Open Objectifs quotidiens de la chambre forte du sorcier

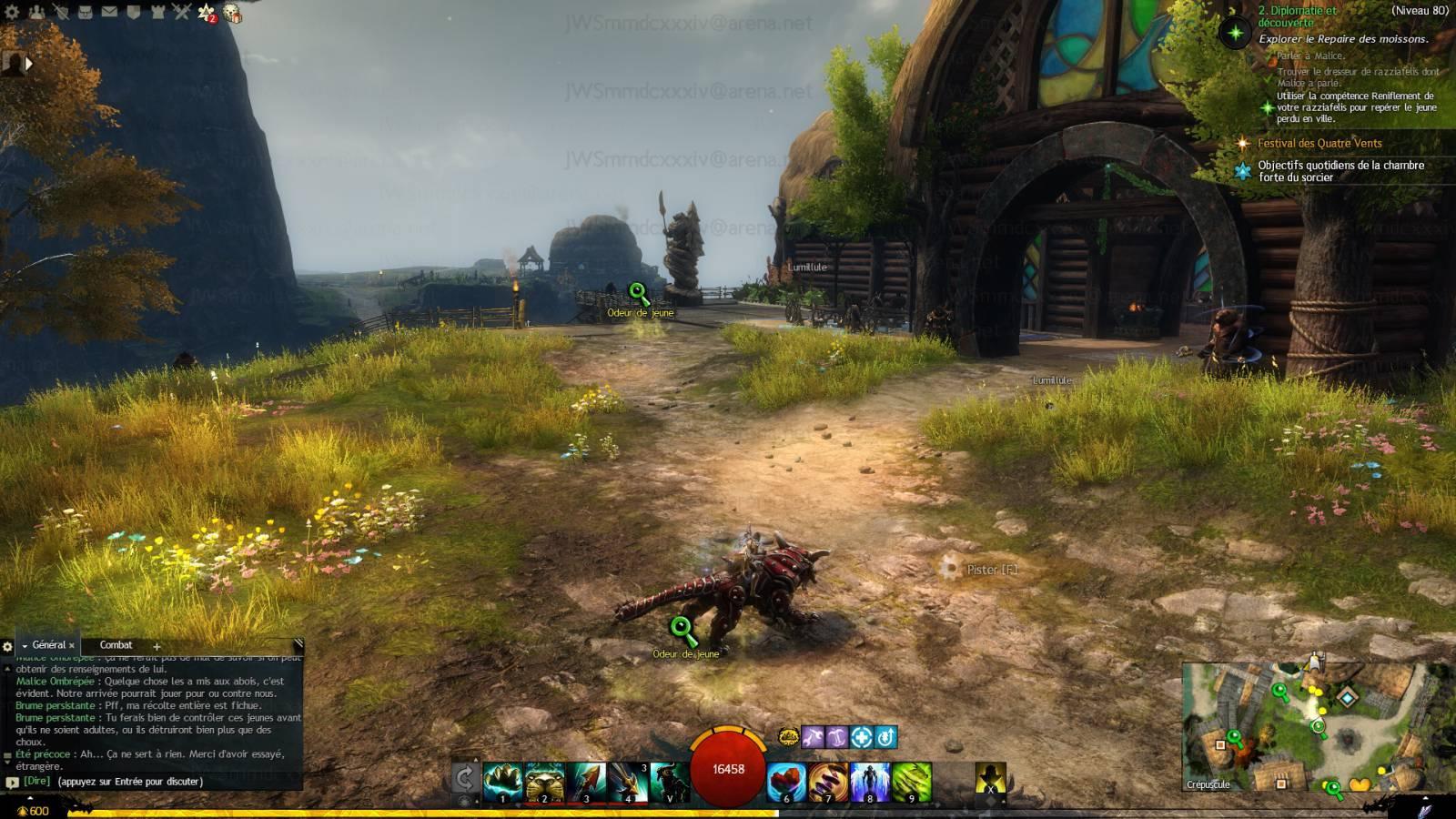click(x=1340, y=171)
